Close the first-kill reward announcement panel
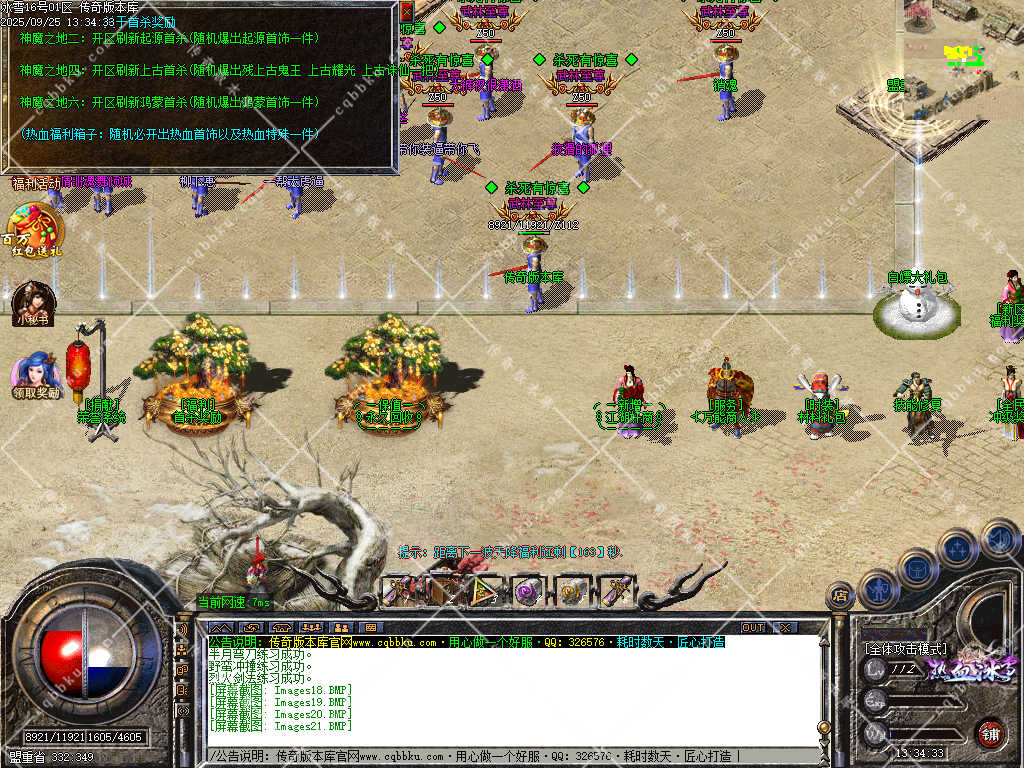The image size is (1024, 768). click(x=406, y=11)
